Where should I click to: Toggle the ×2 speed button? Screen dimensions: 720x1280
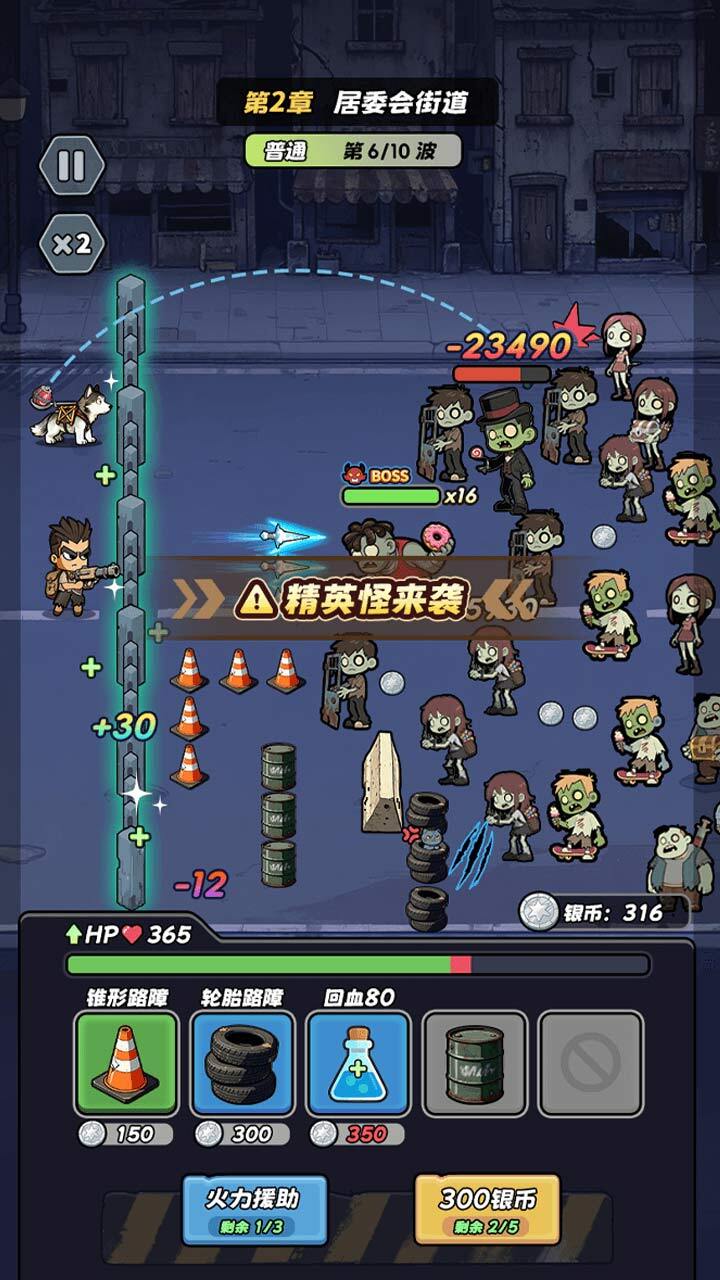[x=71, y=243]
